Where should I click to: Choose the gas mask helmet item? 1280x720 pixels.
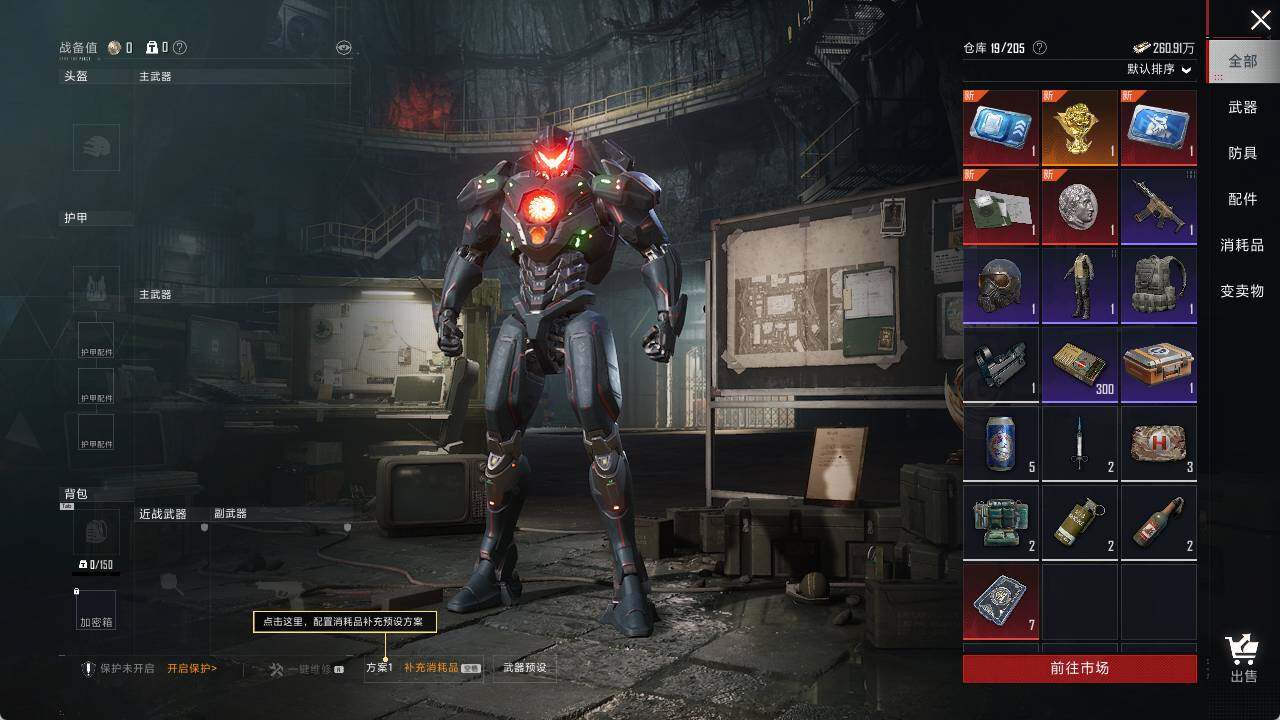coord(1001,285)
